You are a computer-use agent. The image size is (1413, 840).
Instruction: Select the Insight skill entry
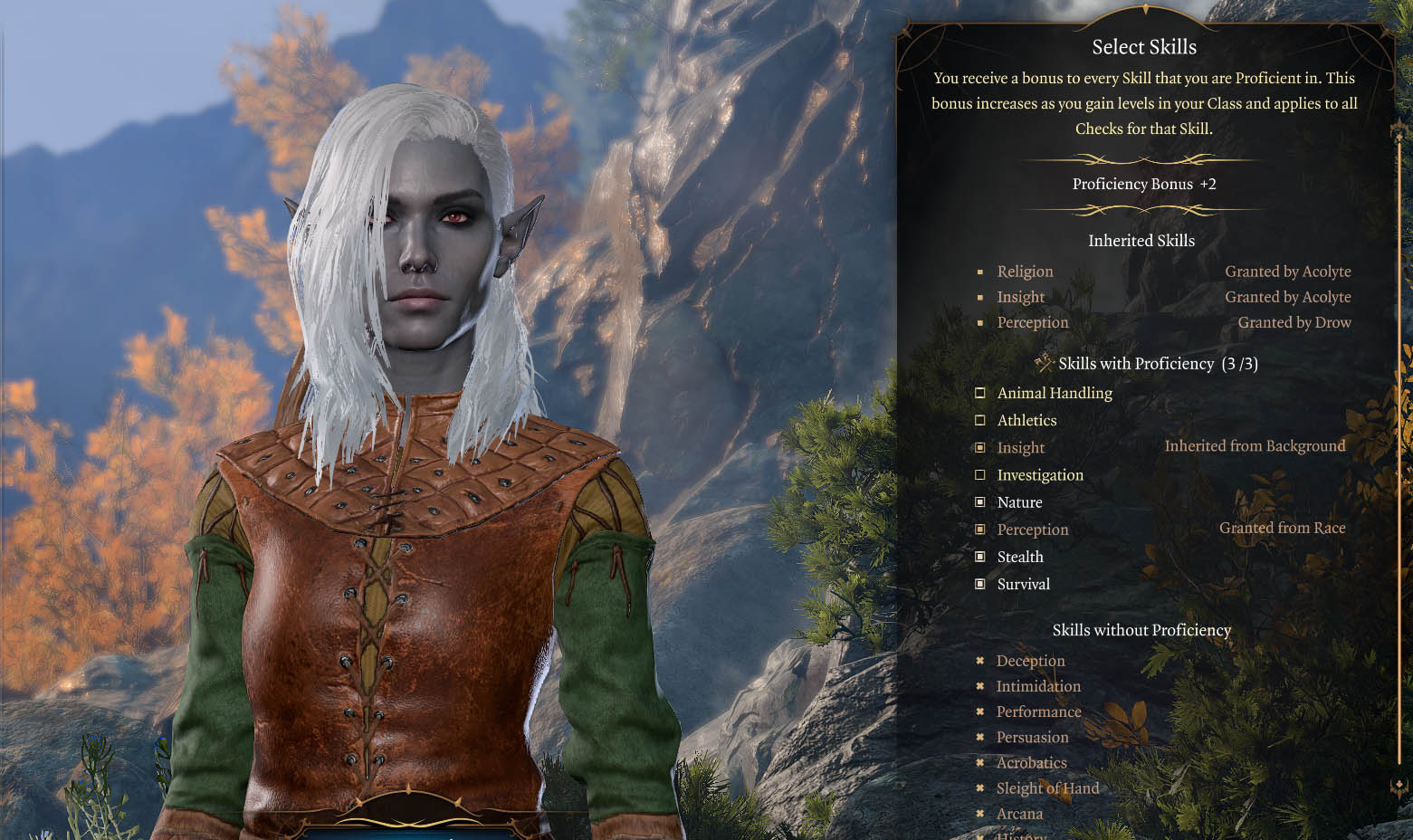(x=1020, y=447)
